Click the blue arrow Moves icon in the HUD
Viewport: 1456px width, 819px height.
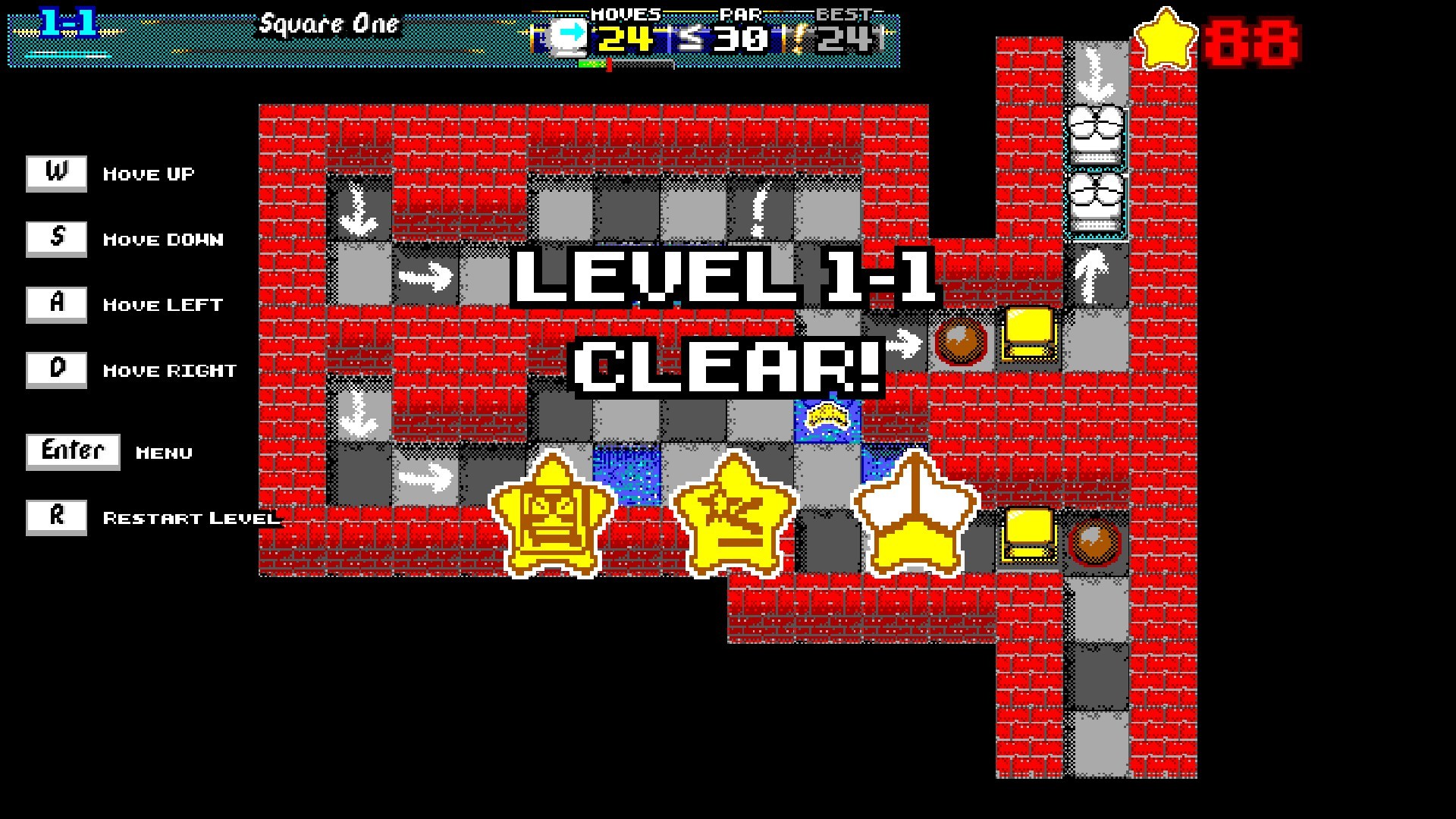[569, 34]
